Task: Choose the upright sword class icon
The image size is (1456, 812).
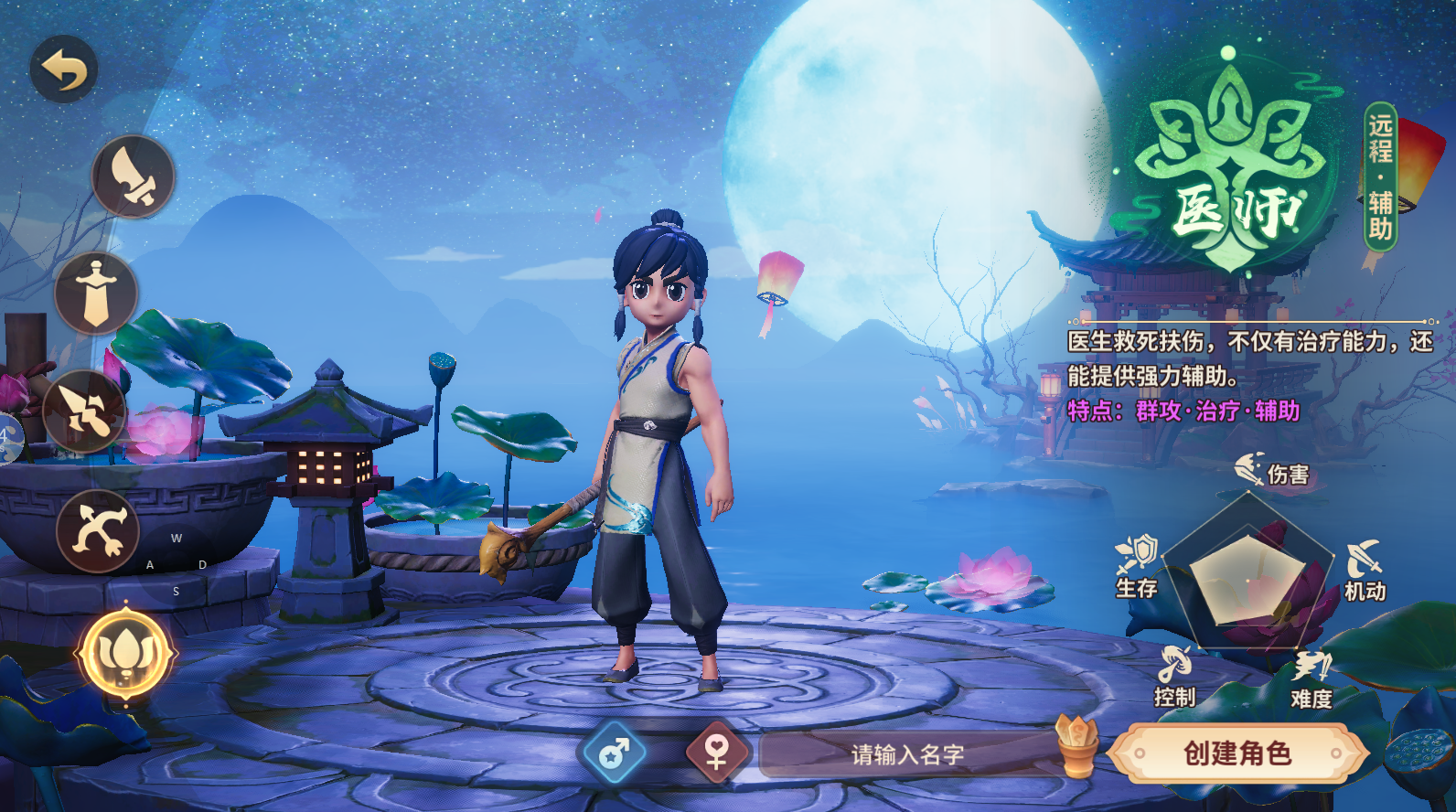Action: pos(96,294)
